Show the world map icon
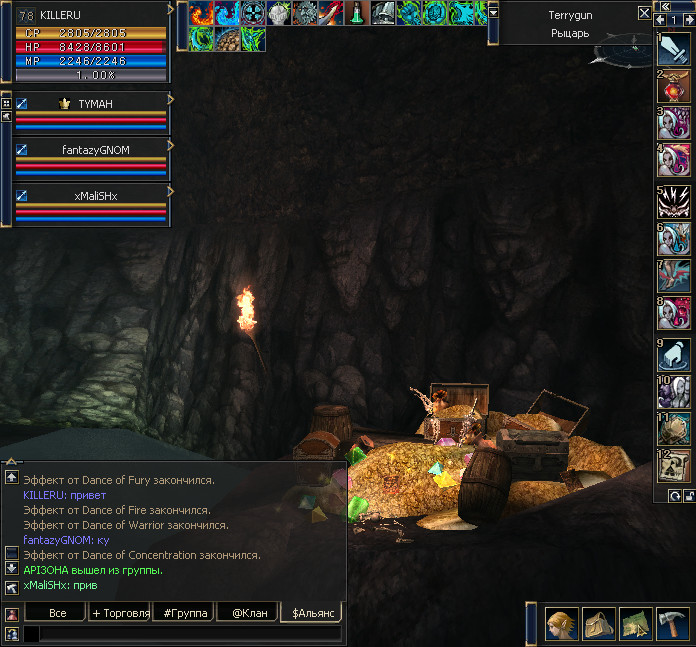 (x=635, y=624)
